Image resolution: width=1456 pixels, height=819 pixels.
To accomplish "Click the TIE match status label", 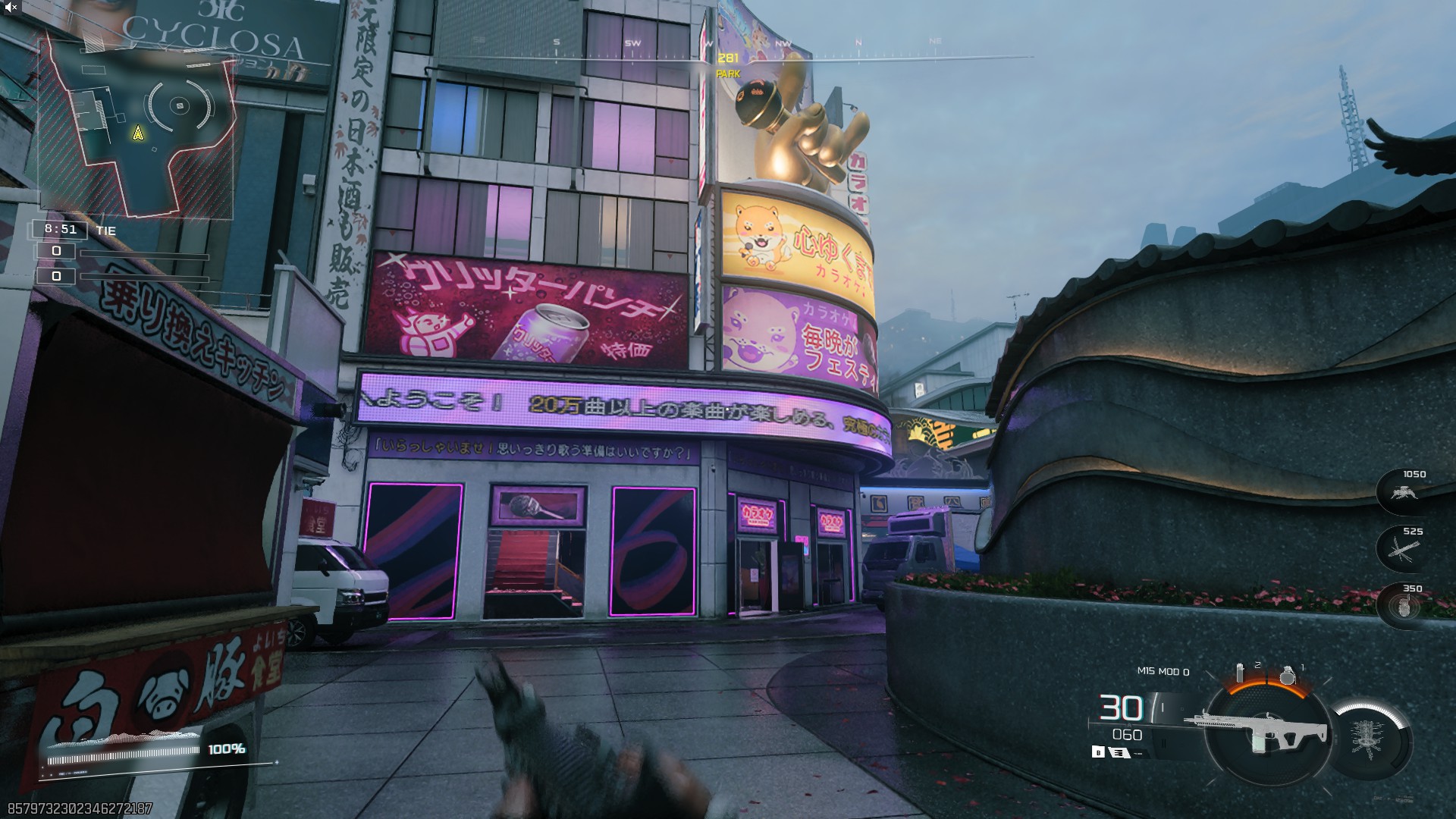I will click(x=106, y=229).
